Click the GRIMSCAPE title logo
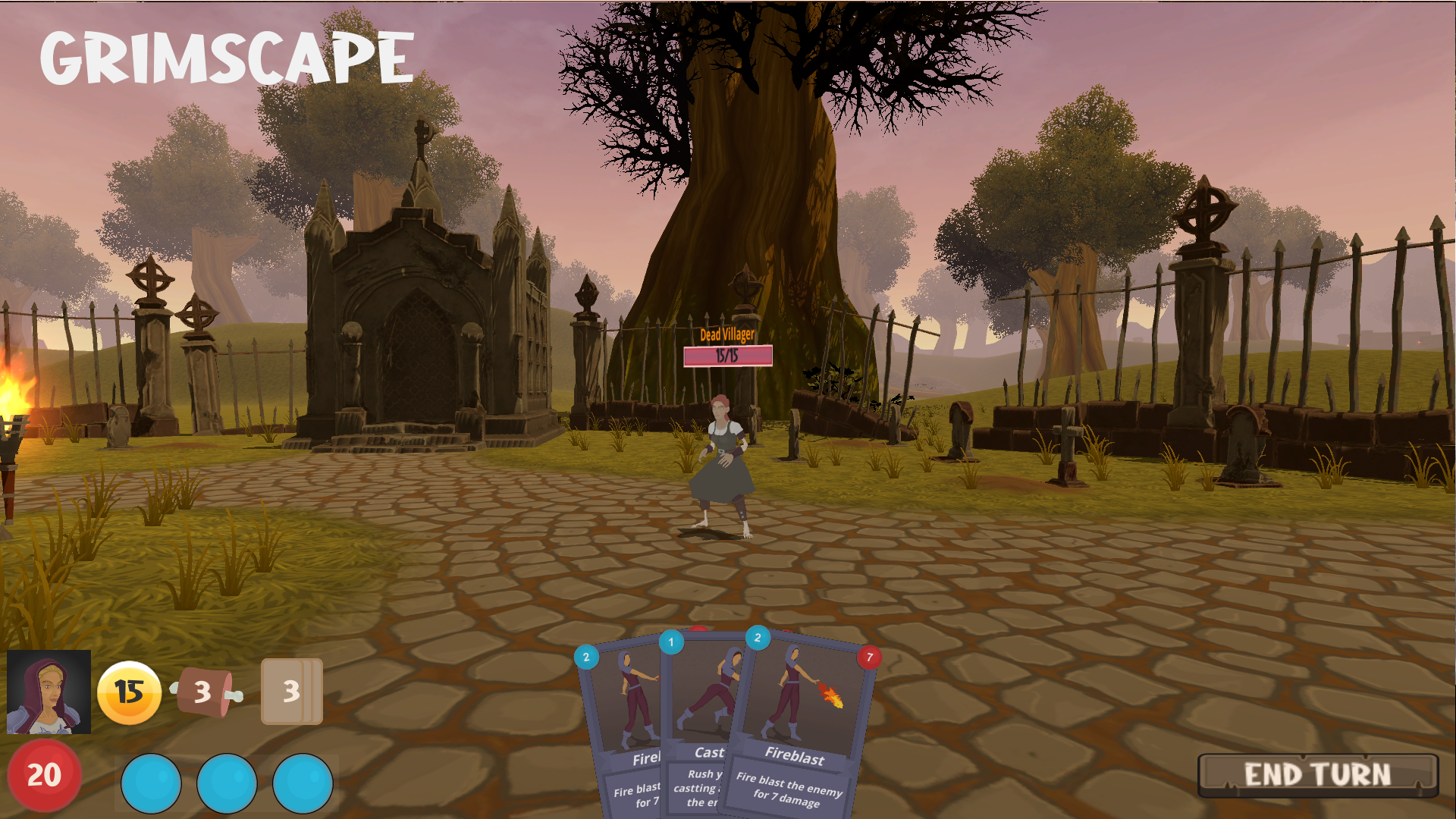Screen dimensions: 1456x819 [x=225, y=55]
